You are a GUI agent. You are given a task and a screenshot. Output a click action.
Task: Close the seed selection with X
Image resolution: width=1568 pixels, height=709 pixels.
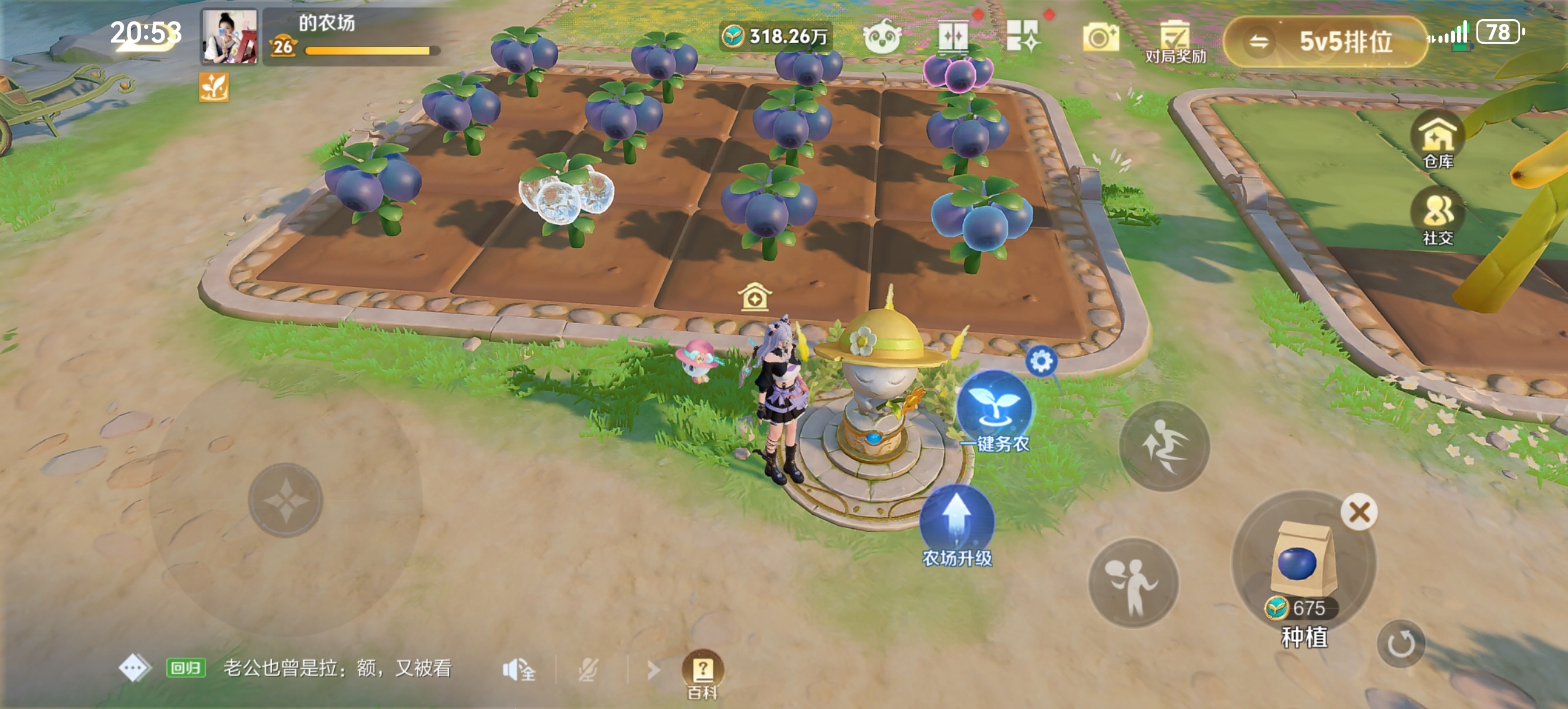pyautogui.click(x=1359, y=512)
